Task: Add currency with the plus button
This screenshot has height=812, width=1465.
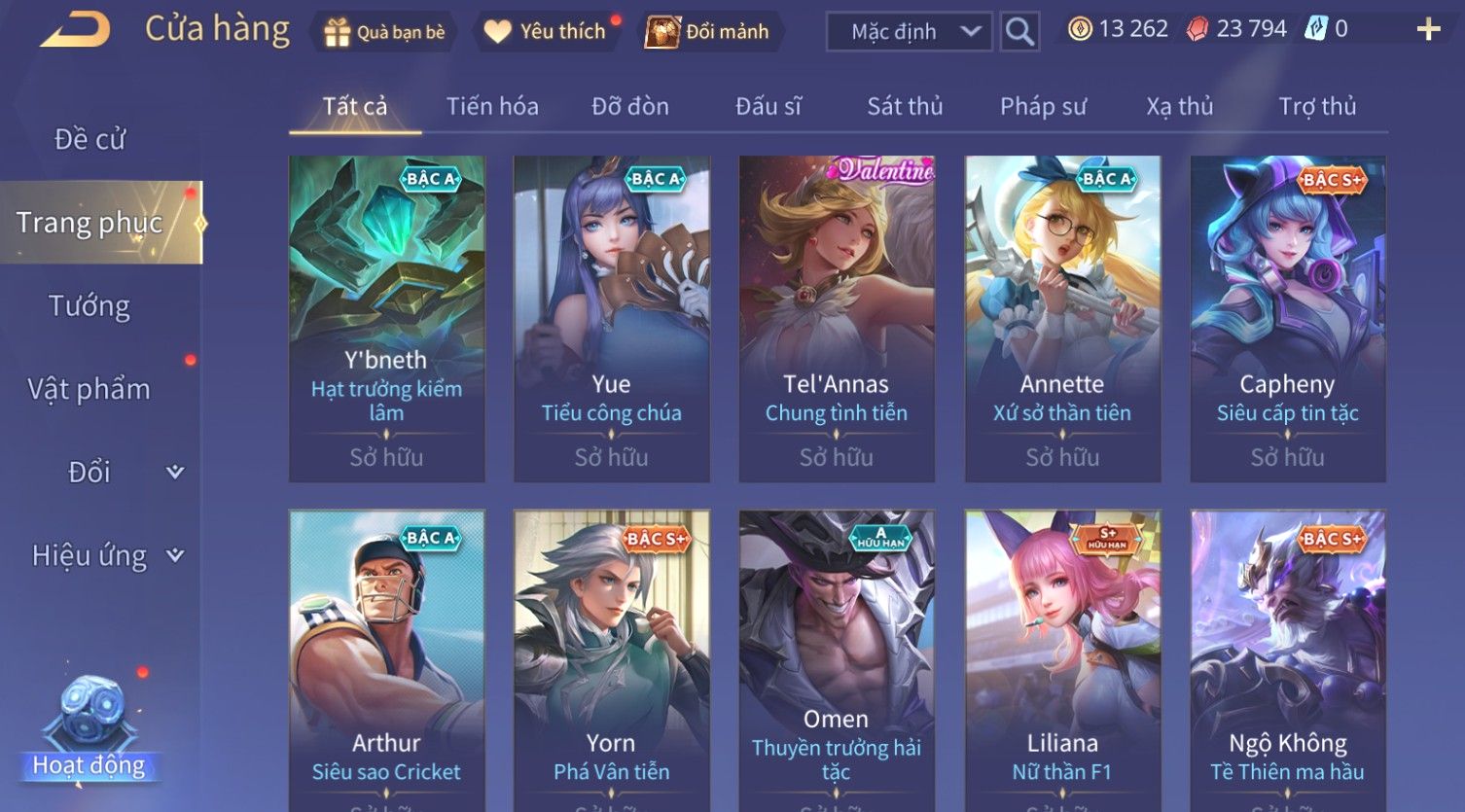Action: point(1428,30)
